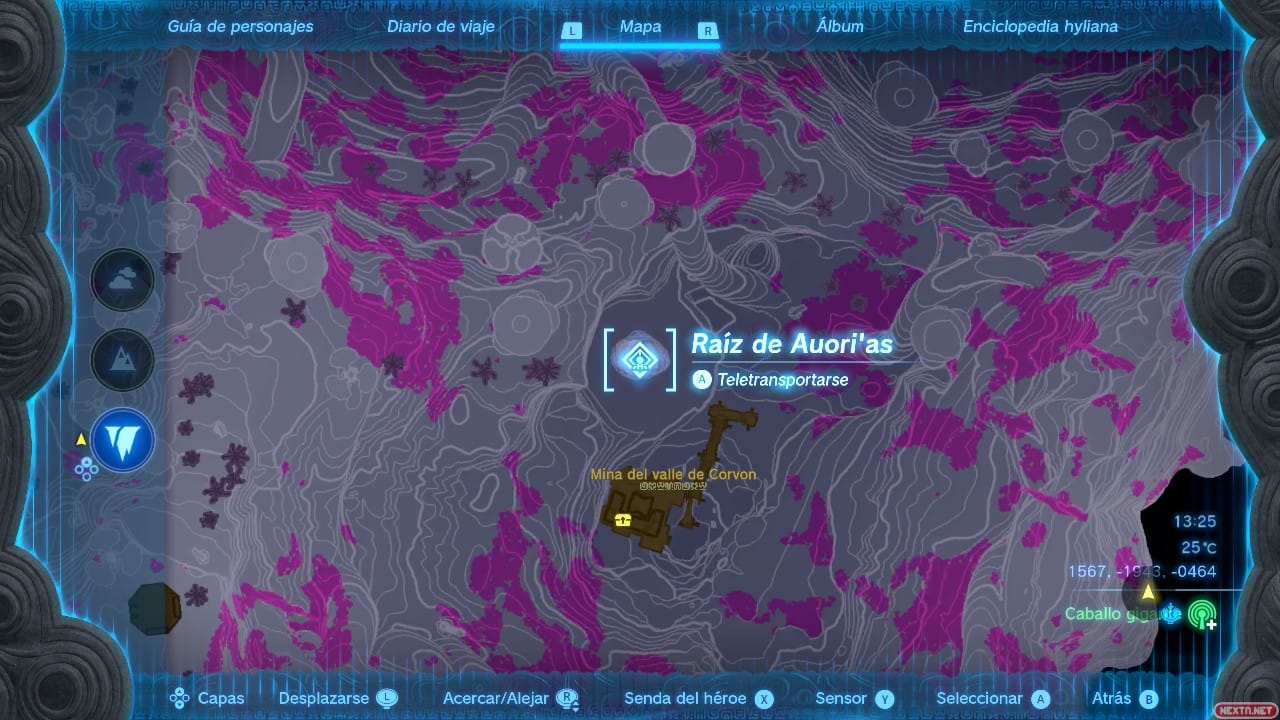This screenshot has width=1280, height=720.
Task: Click the green sensor icon
Action: click(1203, 615)
